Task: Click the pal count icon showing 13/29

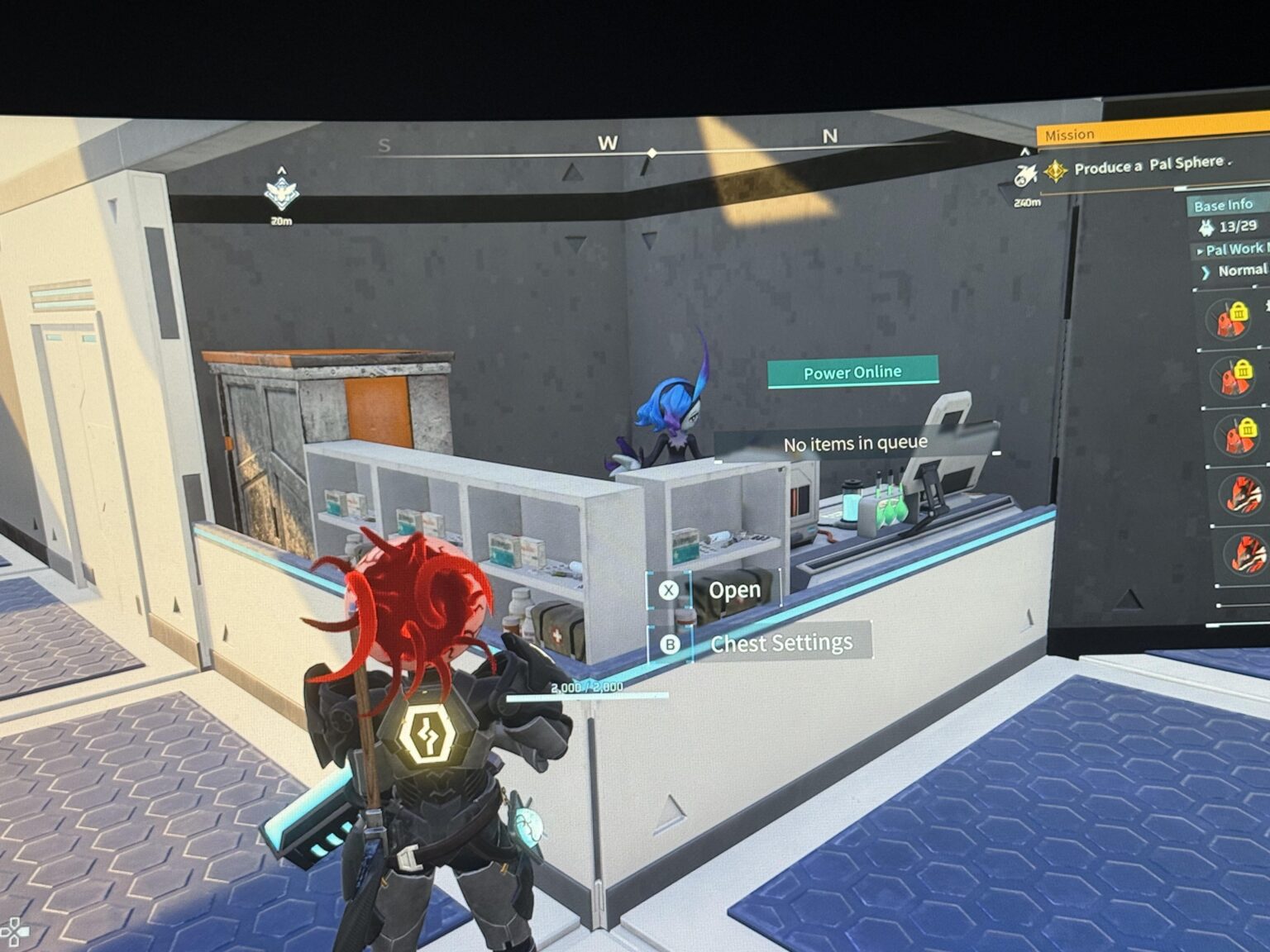Action: (1209, 228)
